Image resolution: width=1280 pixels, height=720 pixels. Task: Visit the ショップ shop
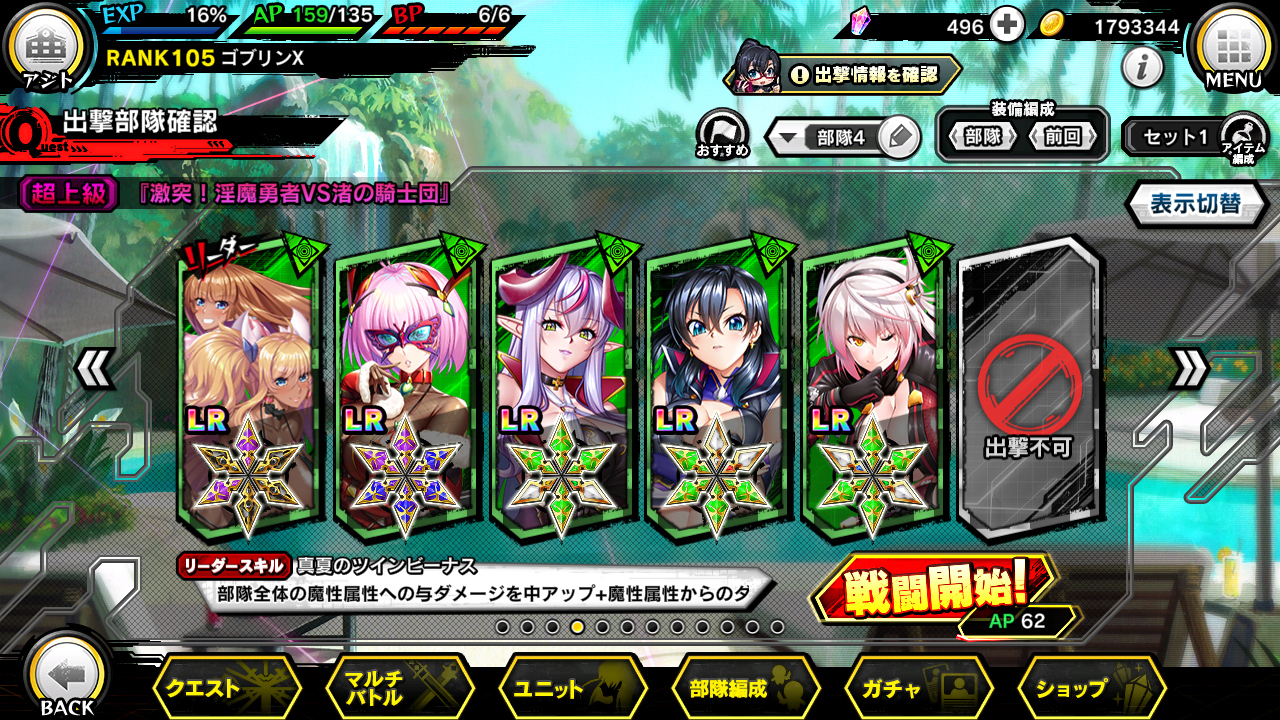1091,688
